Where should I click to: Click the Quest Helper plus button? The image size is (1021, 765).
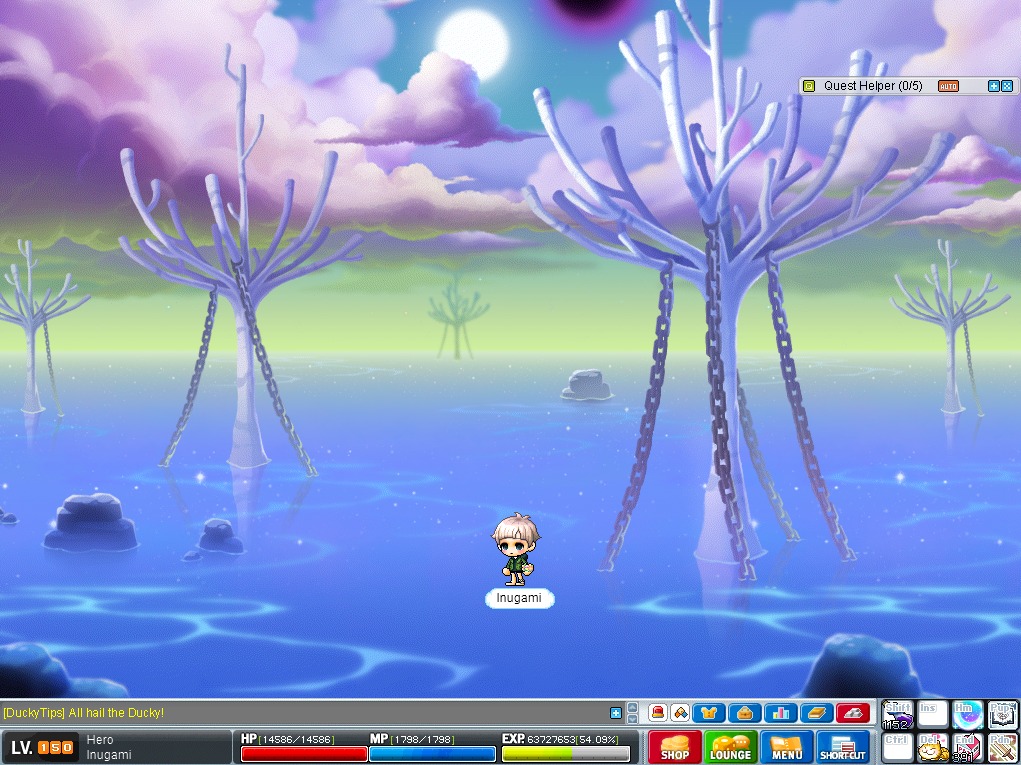click(x=994, y=86)
